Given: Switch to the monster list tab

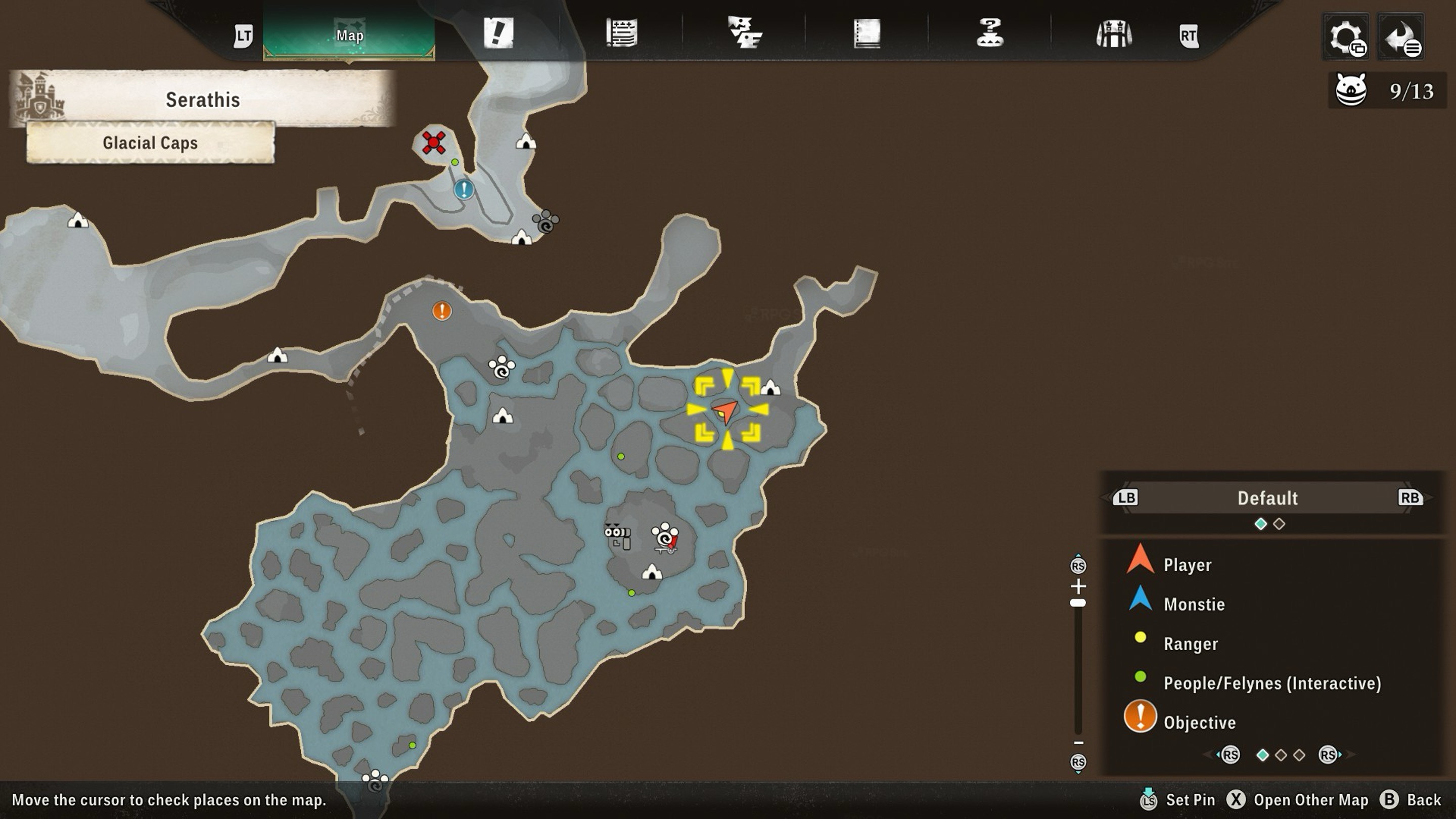Looking at the screenshot, I should 744,33.
